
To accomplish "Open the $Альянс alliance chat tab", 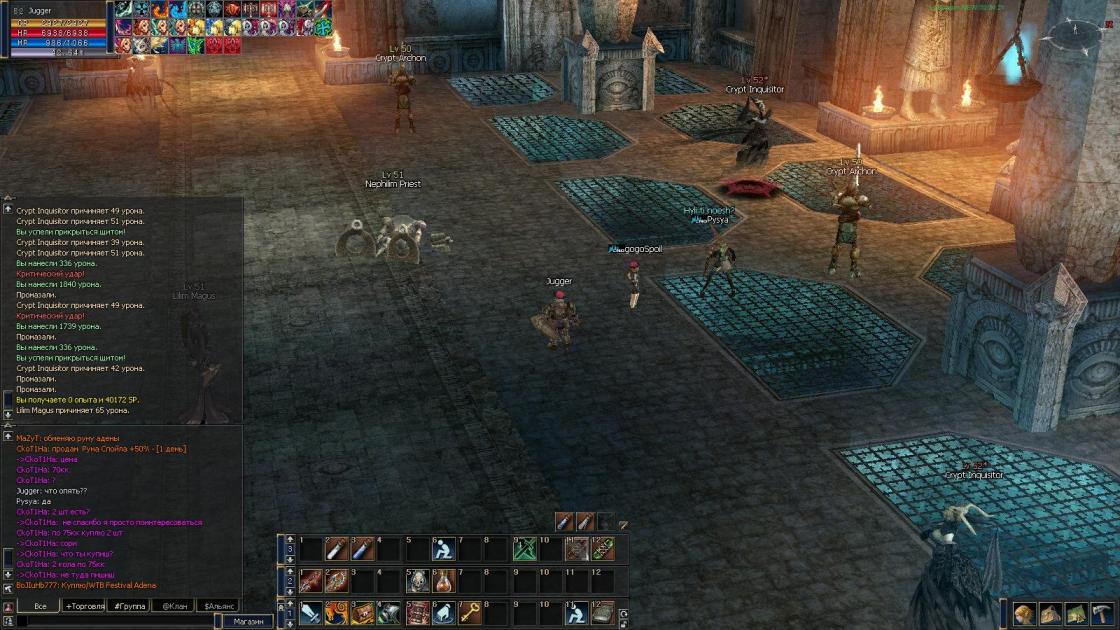I will click(x=220, y=606).
